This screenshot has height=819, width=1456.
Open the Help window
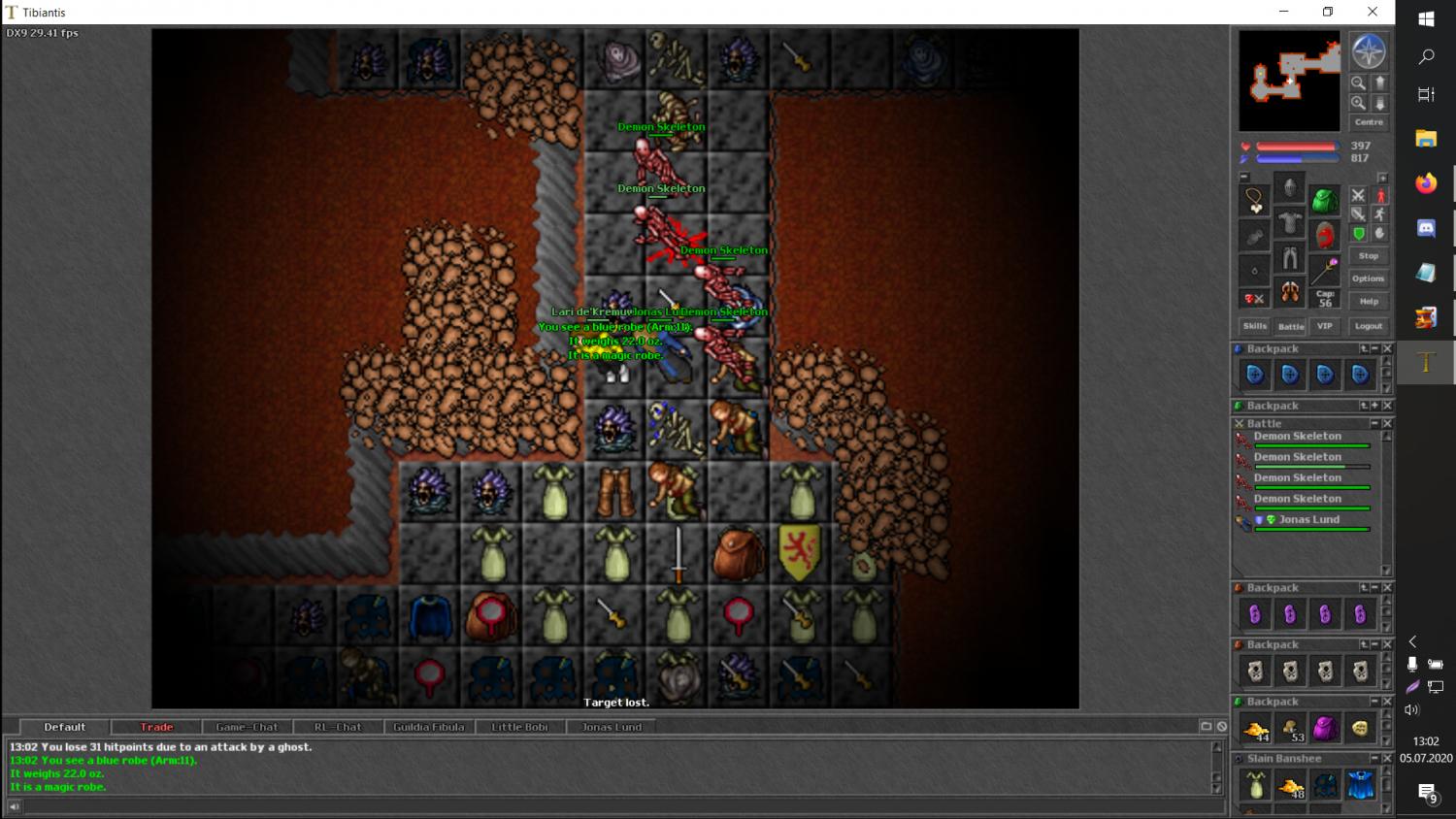point(1369,302)
